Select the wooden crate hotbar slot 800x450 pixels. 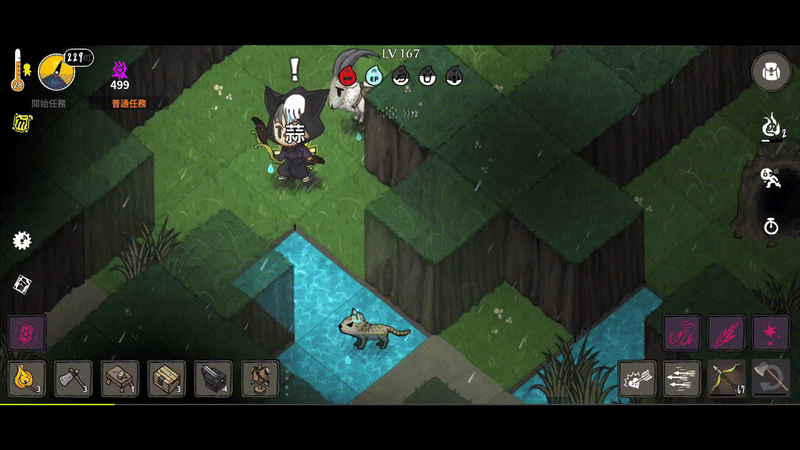[167, 378]
